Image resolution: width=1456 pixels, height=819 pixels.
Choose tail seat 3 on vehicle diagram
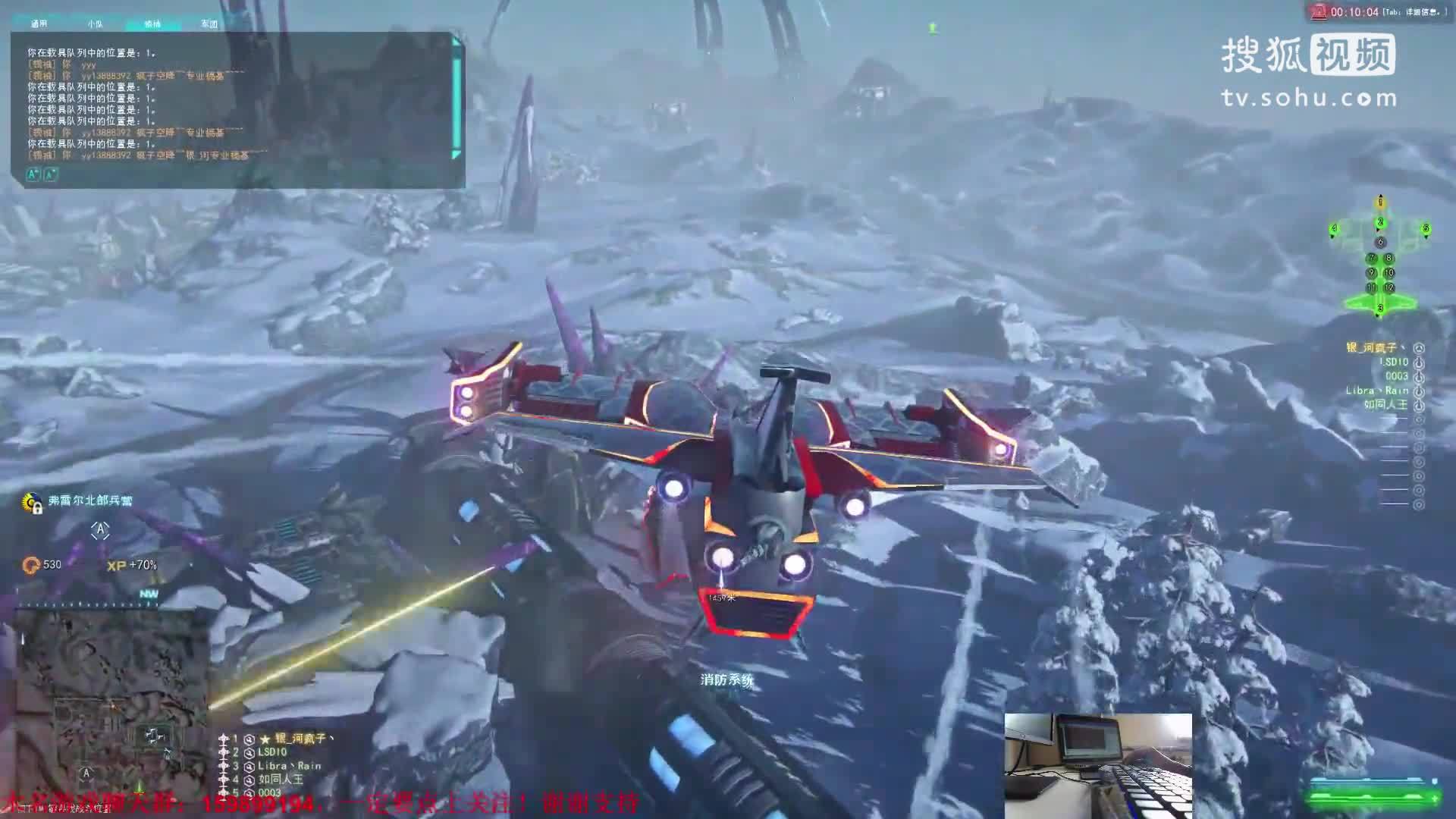(x=1380, y=308)
